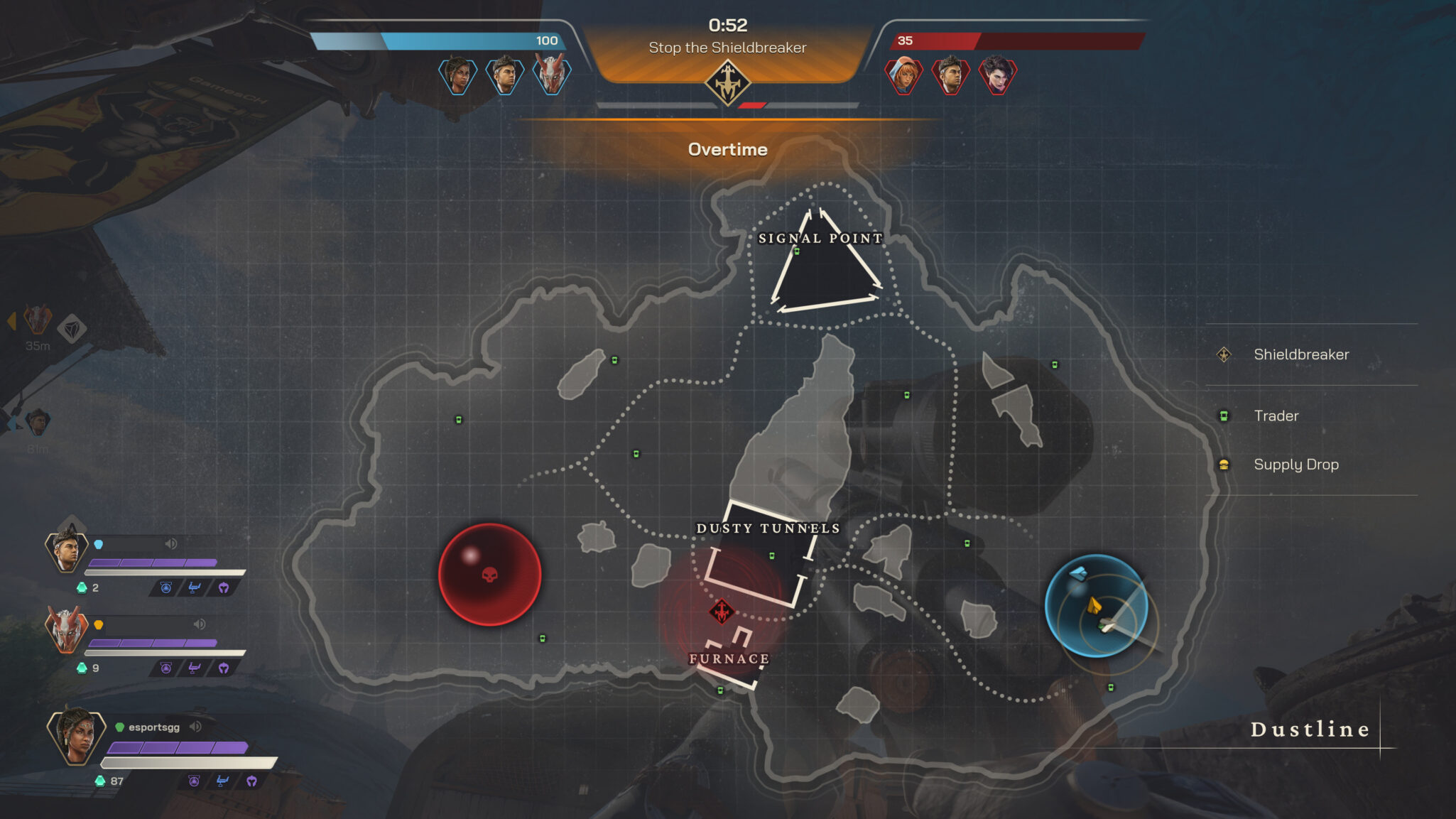This screenshot has height=819, width=1456.
Task: Select the orange-haired enemy portrait in top bar
Action: tap(903, 75)
